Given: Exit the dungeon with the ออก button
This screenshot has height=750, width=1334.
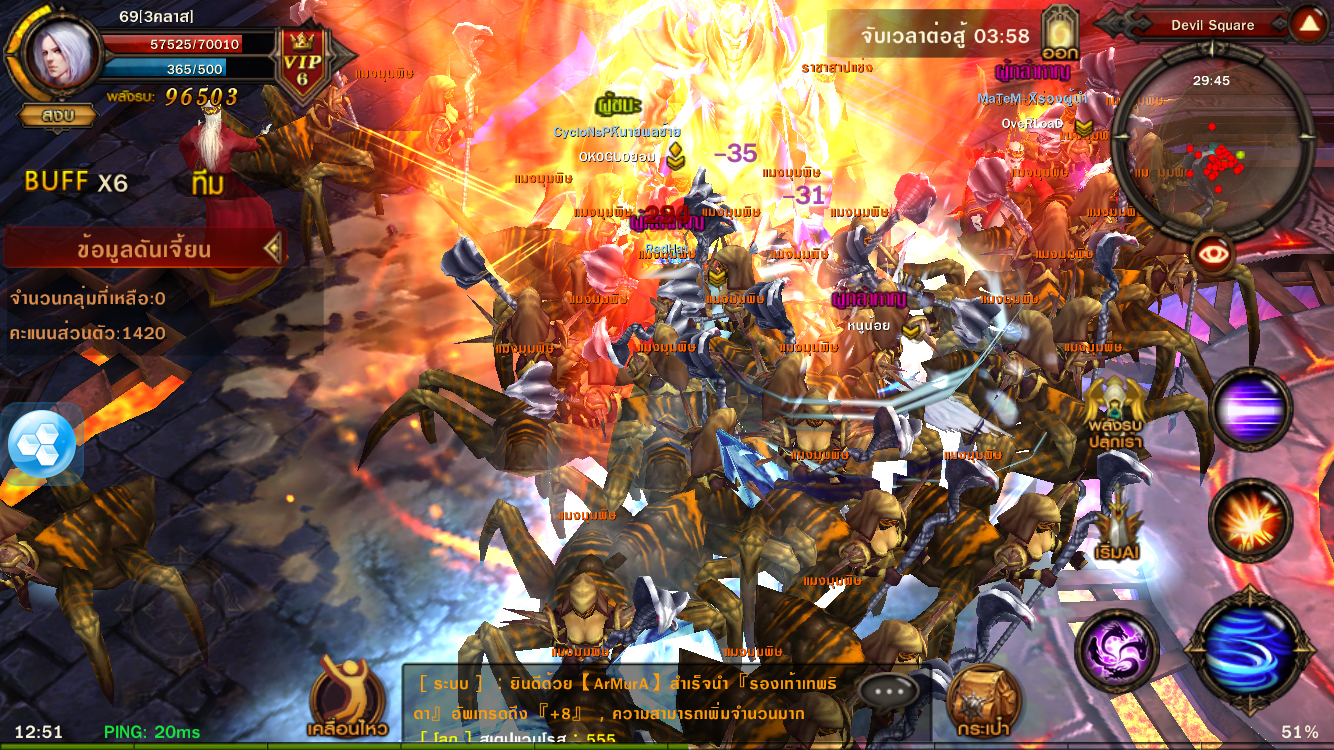Looking at the screenshot, I should click(1059, 34).
